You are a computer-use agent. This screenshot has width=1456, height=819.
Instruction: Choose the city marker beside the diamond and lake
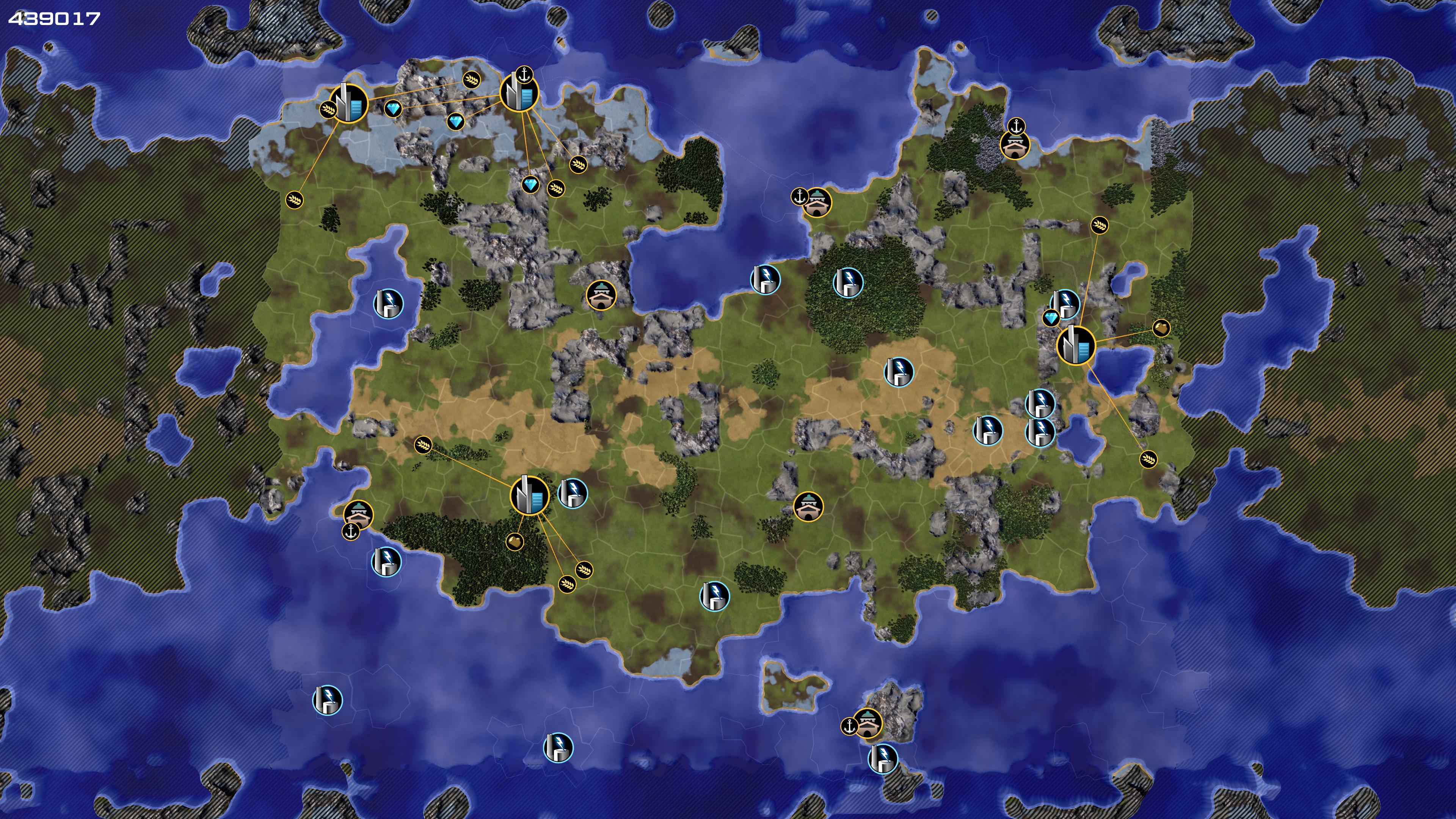(1075, 345)
